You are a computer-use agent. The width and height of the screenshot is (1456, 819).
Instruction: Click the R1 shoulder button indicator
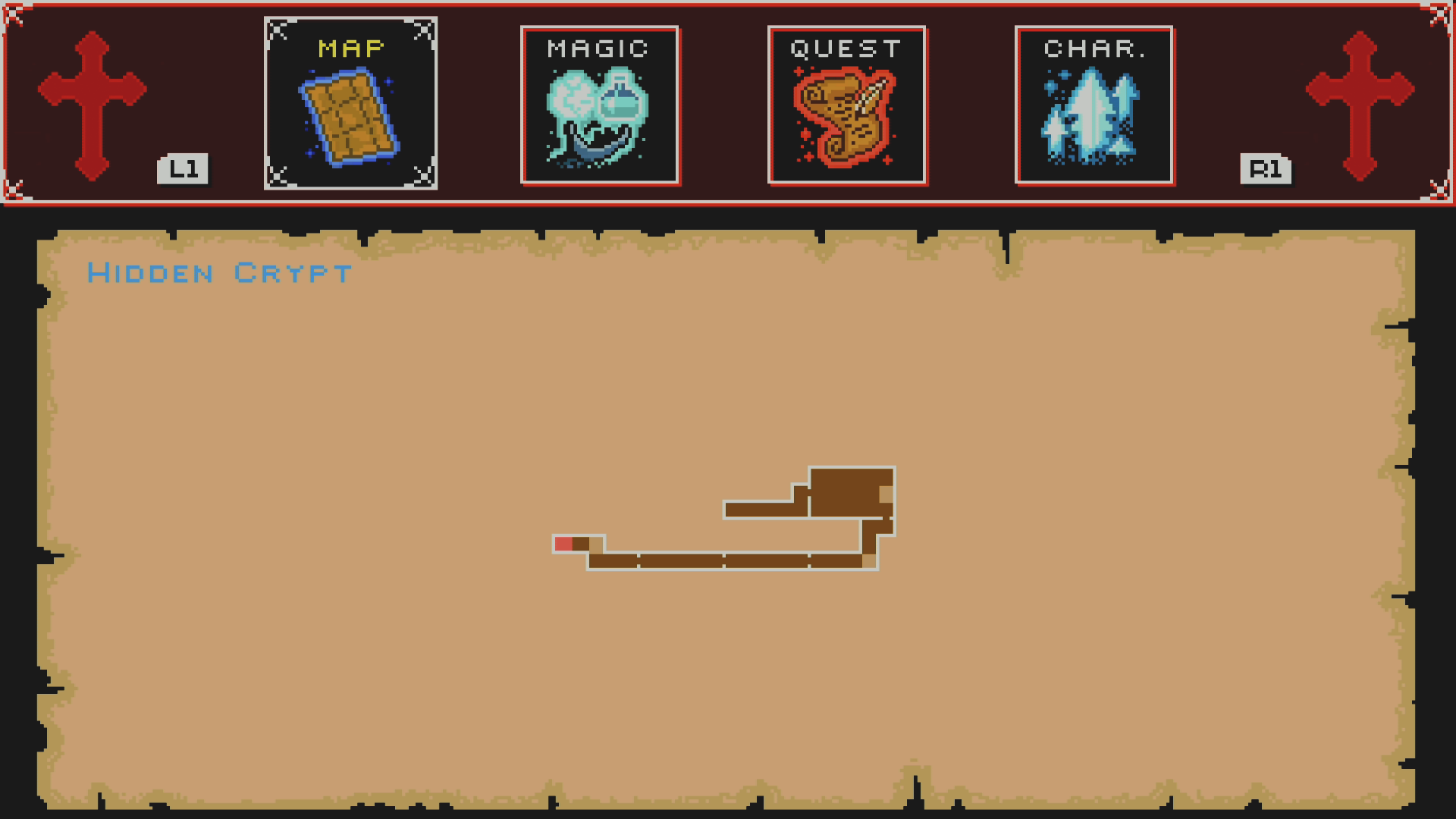coord(1266,169)
